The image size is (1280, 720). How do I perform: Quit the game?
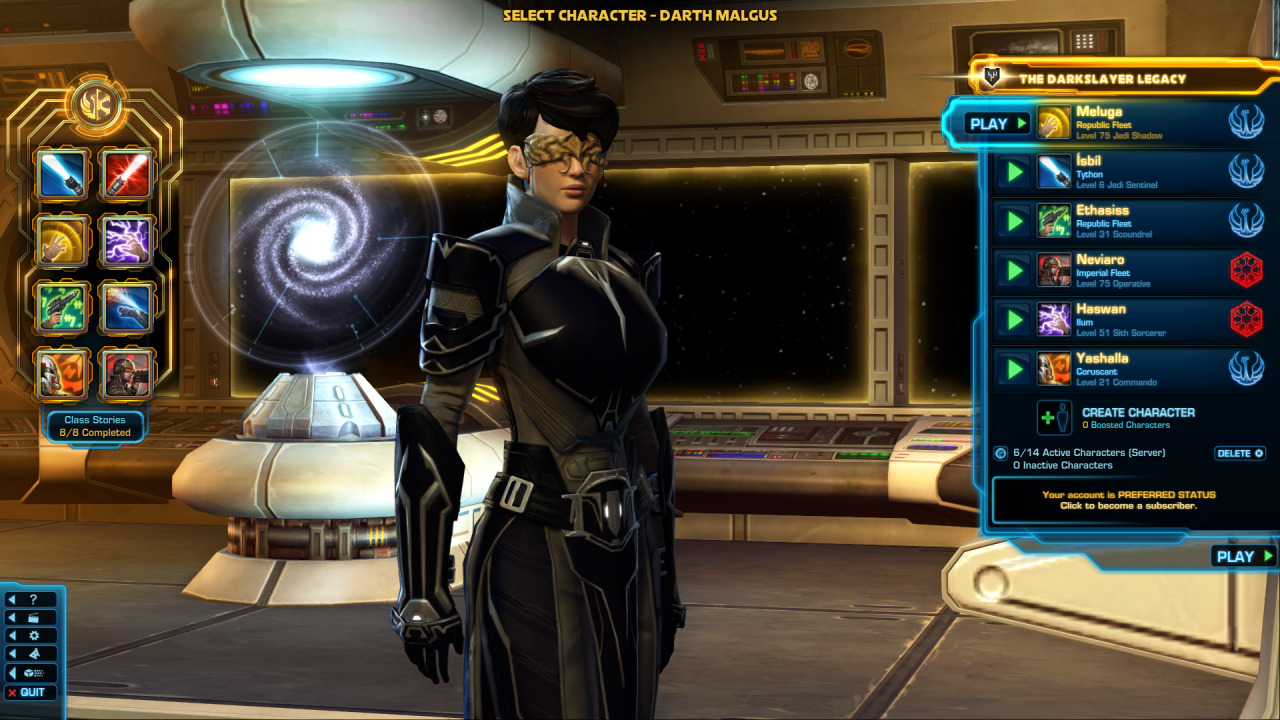click(32, 692)
